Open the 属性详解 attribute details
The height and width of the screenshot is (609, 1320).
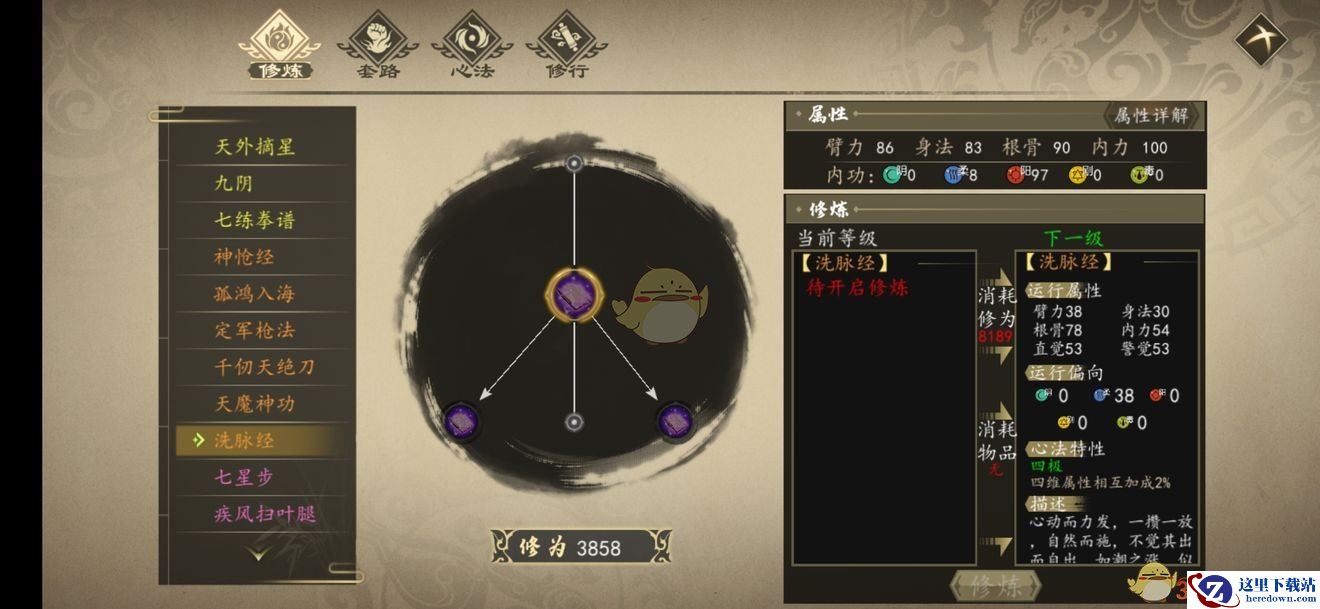pos(1152,115)
